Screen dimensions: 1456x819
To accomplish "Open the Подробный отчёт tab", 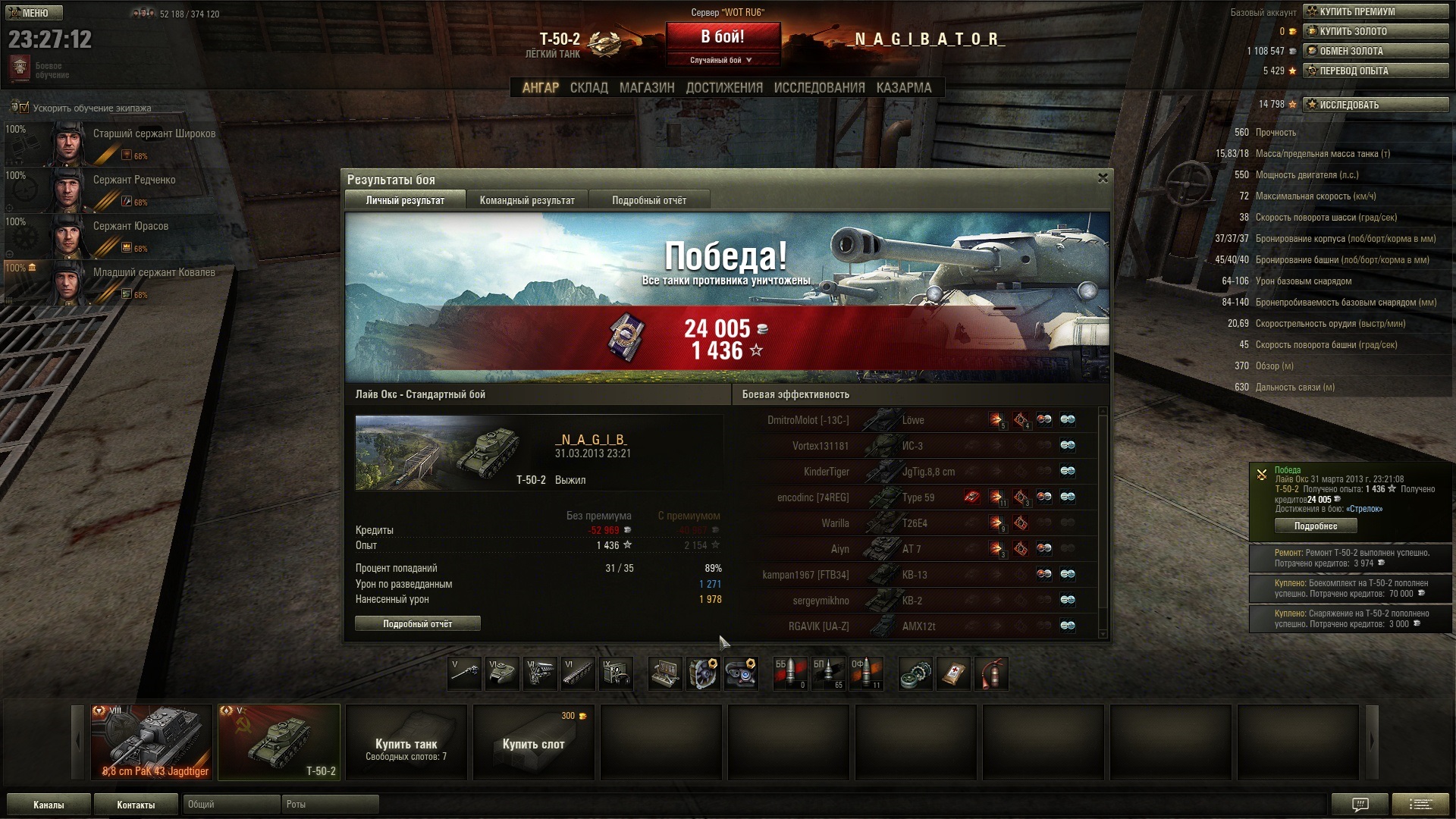I will click(x=649, y=200).
